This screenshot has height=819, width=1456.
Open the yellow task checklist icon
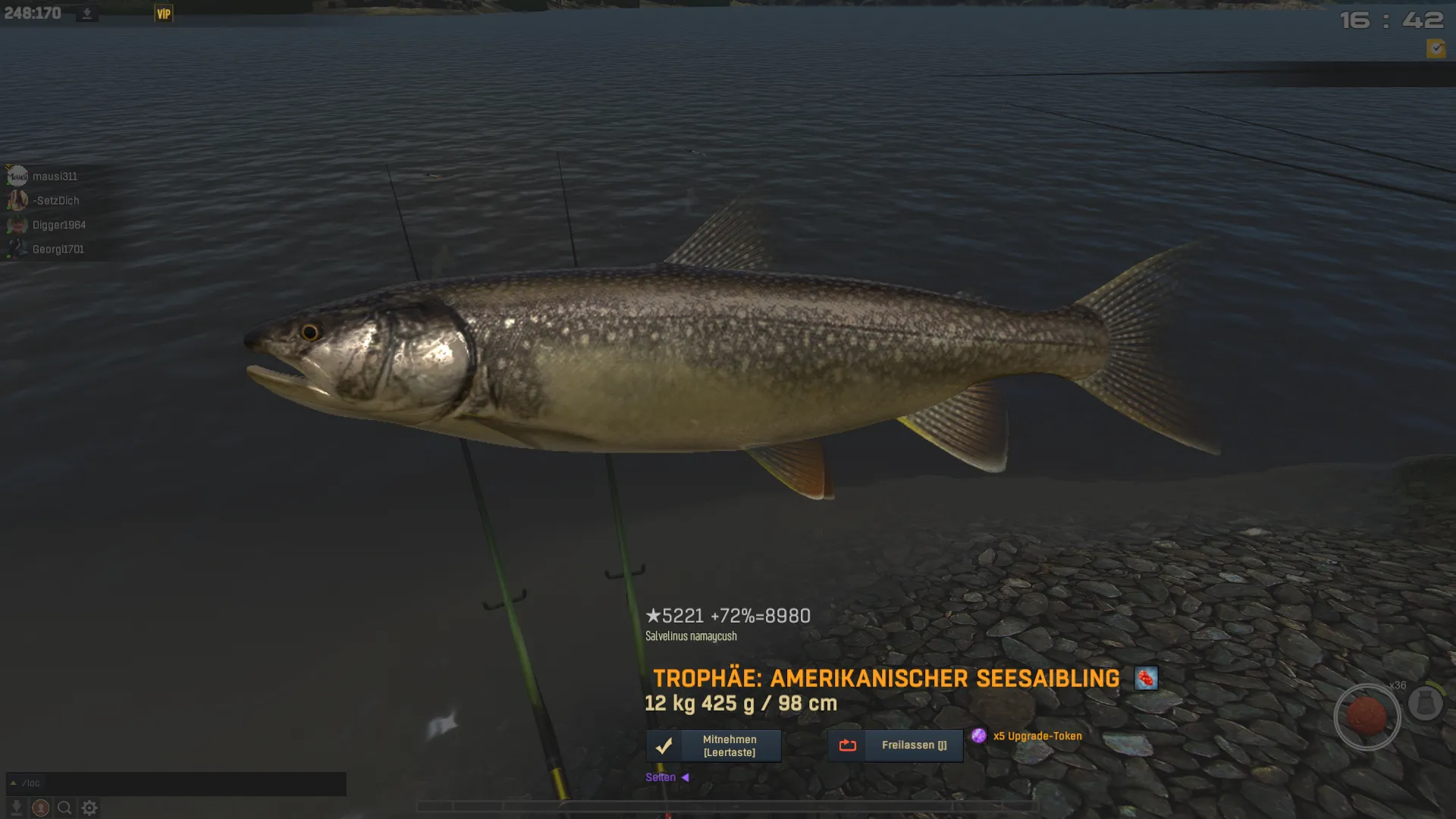tap(1436, 49)
